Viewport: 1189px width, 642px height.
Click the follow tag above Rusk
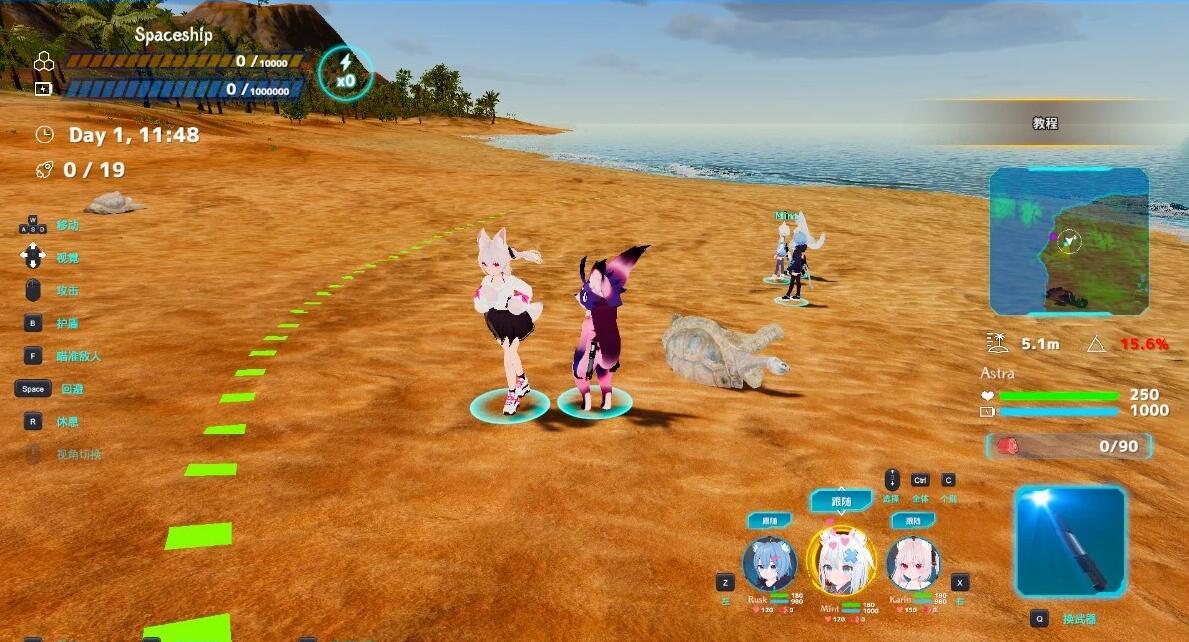[x=770, y=521]
